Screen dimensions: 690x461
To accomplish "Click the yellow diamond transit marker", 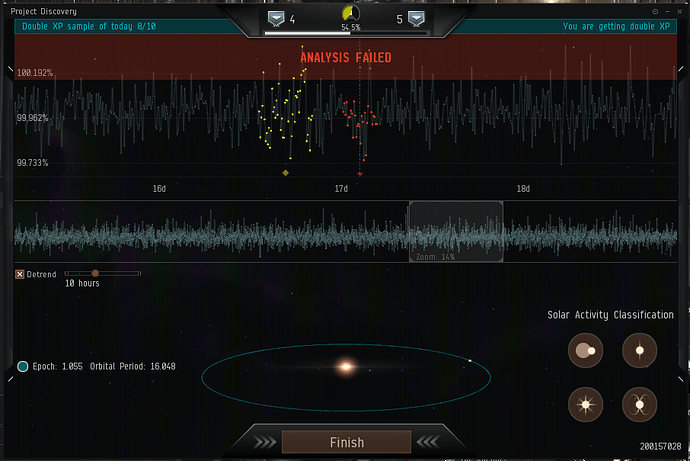I will (x=286, y=173).
